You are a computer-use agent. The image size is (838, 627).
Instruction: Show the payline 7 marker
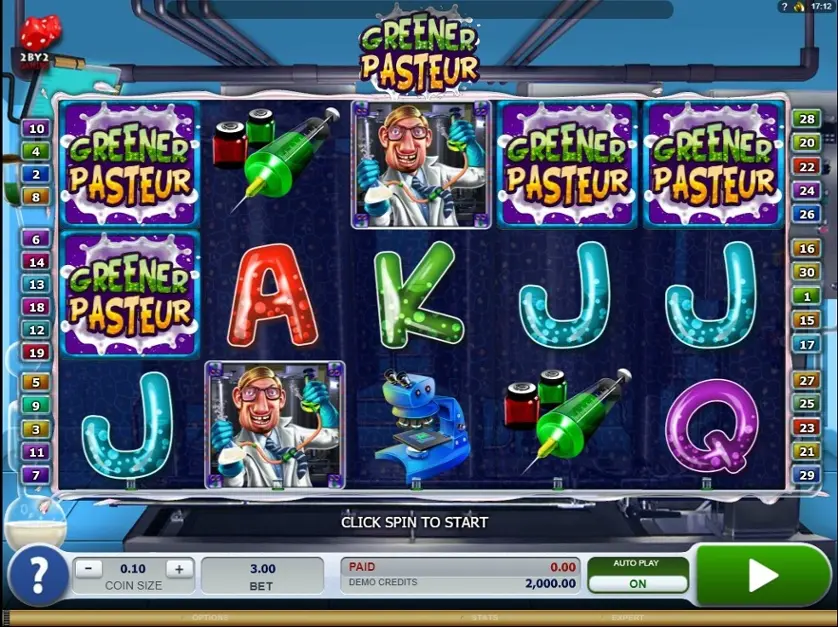click(x=36, y=474)
